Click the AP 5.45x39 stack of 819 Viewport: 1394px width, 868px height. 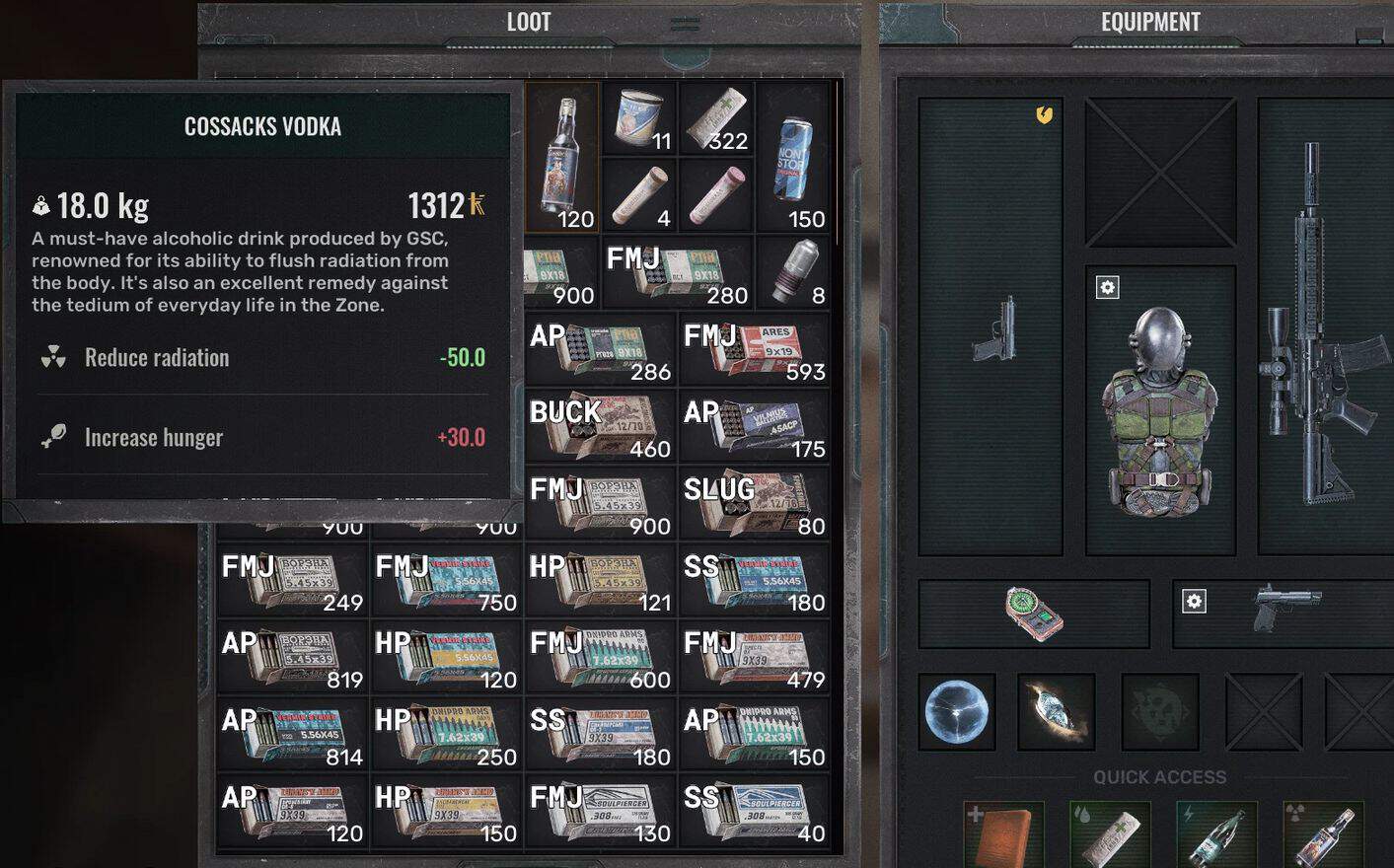(292, 658)
